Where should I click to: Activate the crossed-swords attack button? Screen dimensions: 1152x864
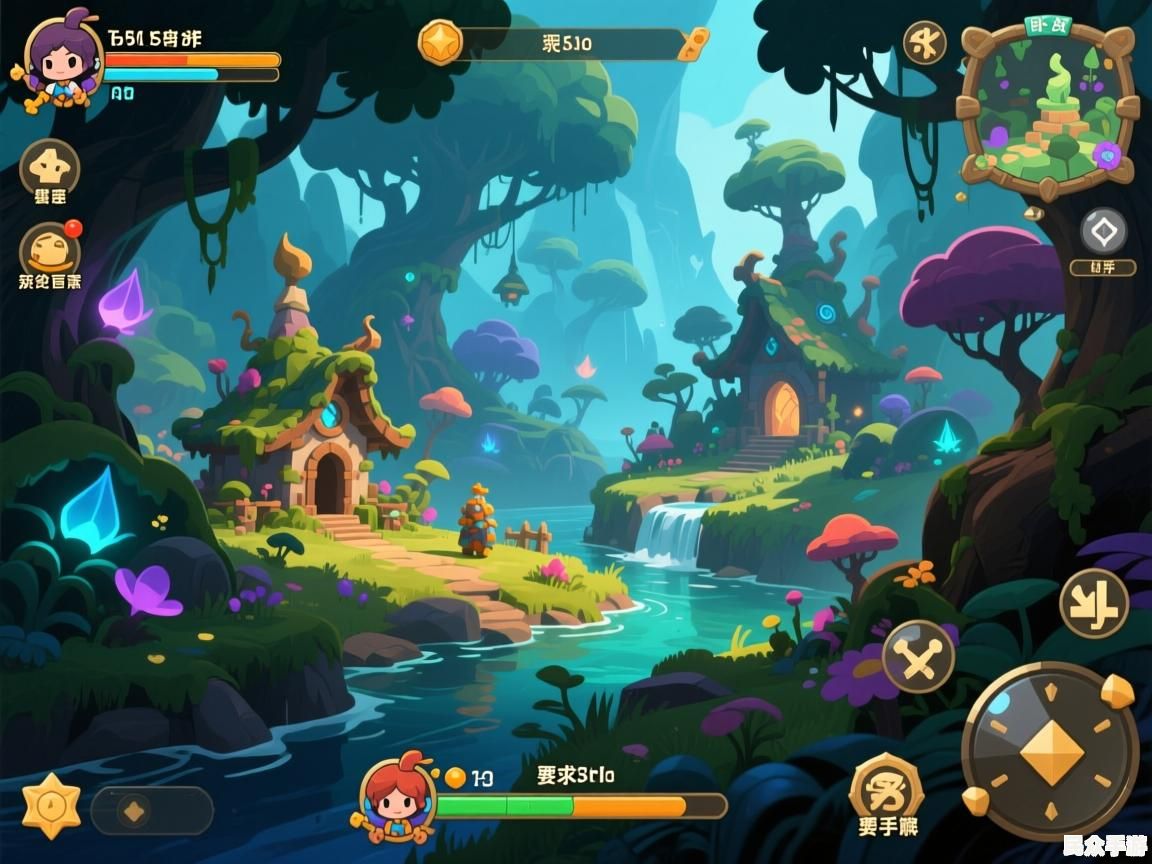918,656
